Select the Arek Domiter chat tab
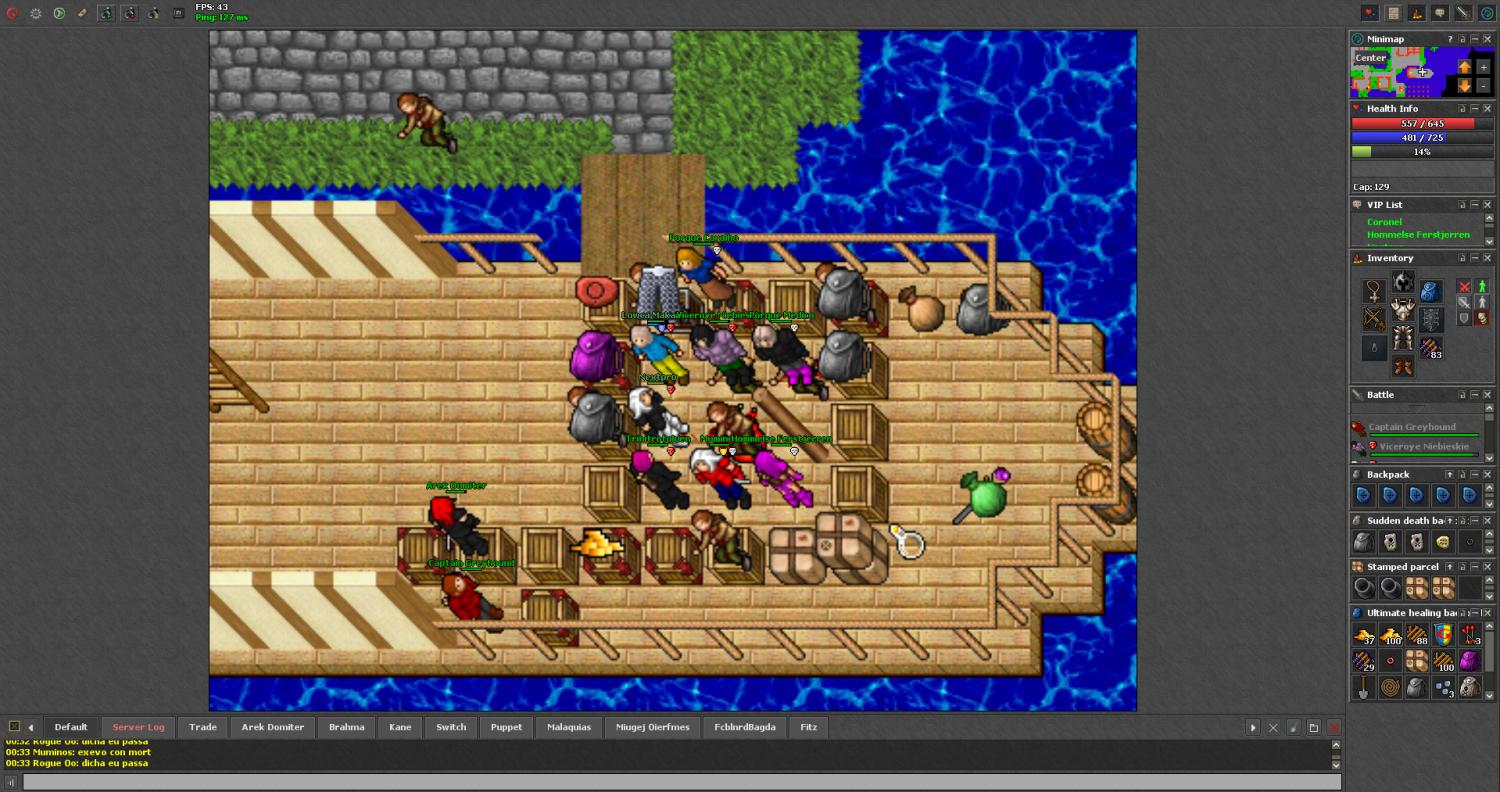Viewport: 1500px width, 792px height. point(273,727)
